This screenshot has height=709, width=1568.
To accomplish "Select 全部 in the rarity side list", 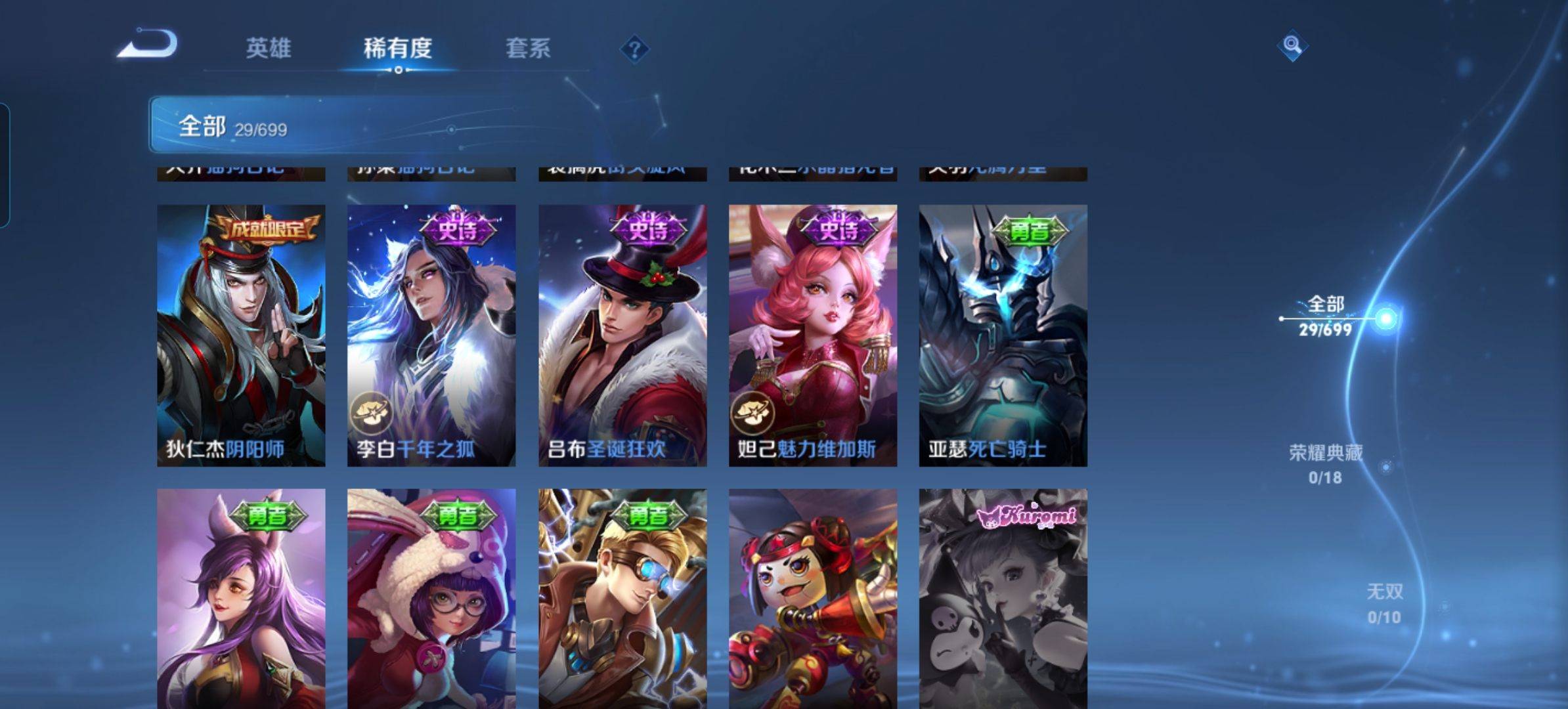I will 1326,316.
